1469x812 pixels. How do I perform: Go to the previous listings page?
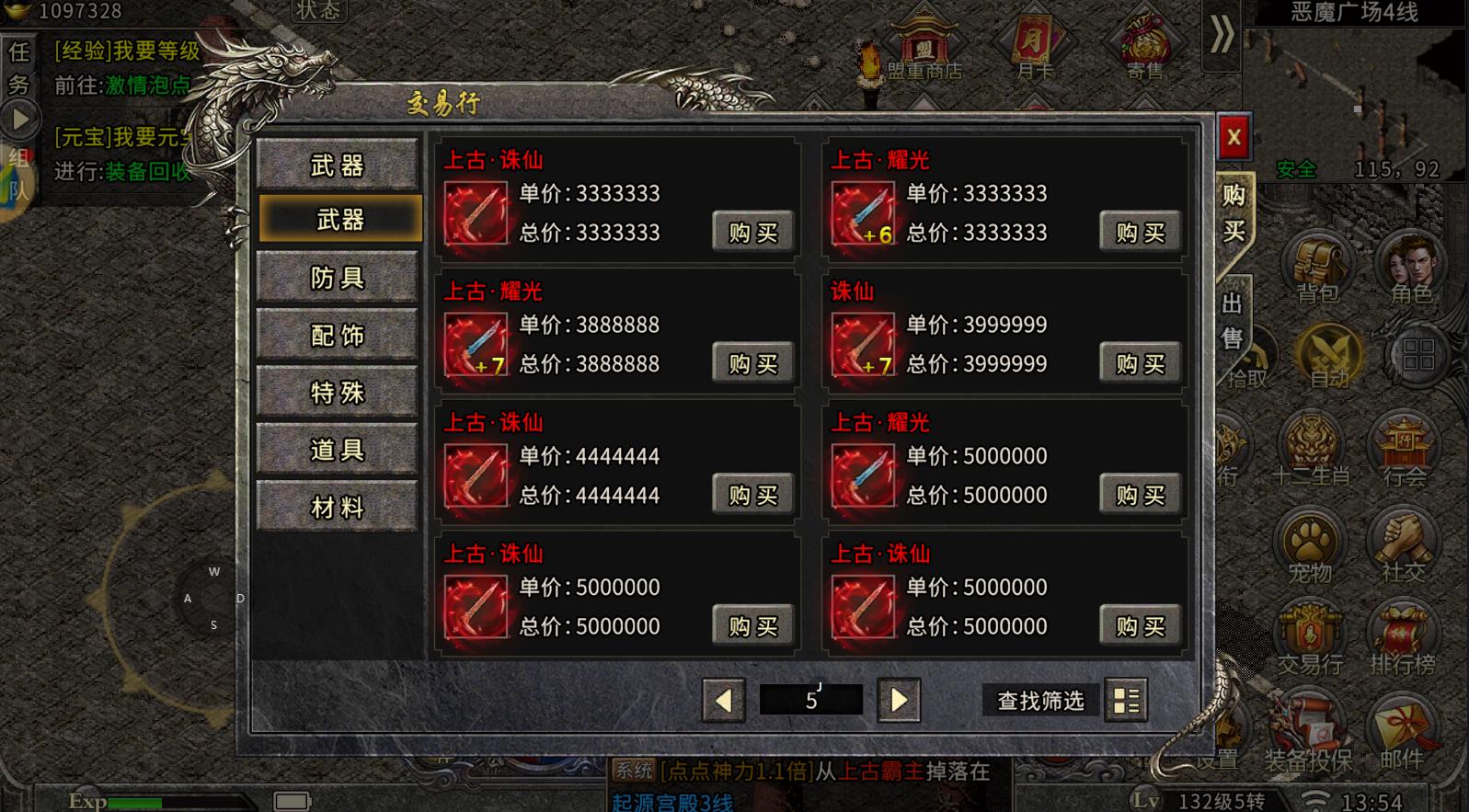724,701
